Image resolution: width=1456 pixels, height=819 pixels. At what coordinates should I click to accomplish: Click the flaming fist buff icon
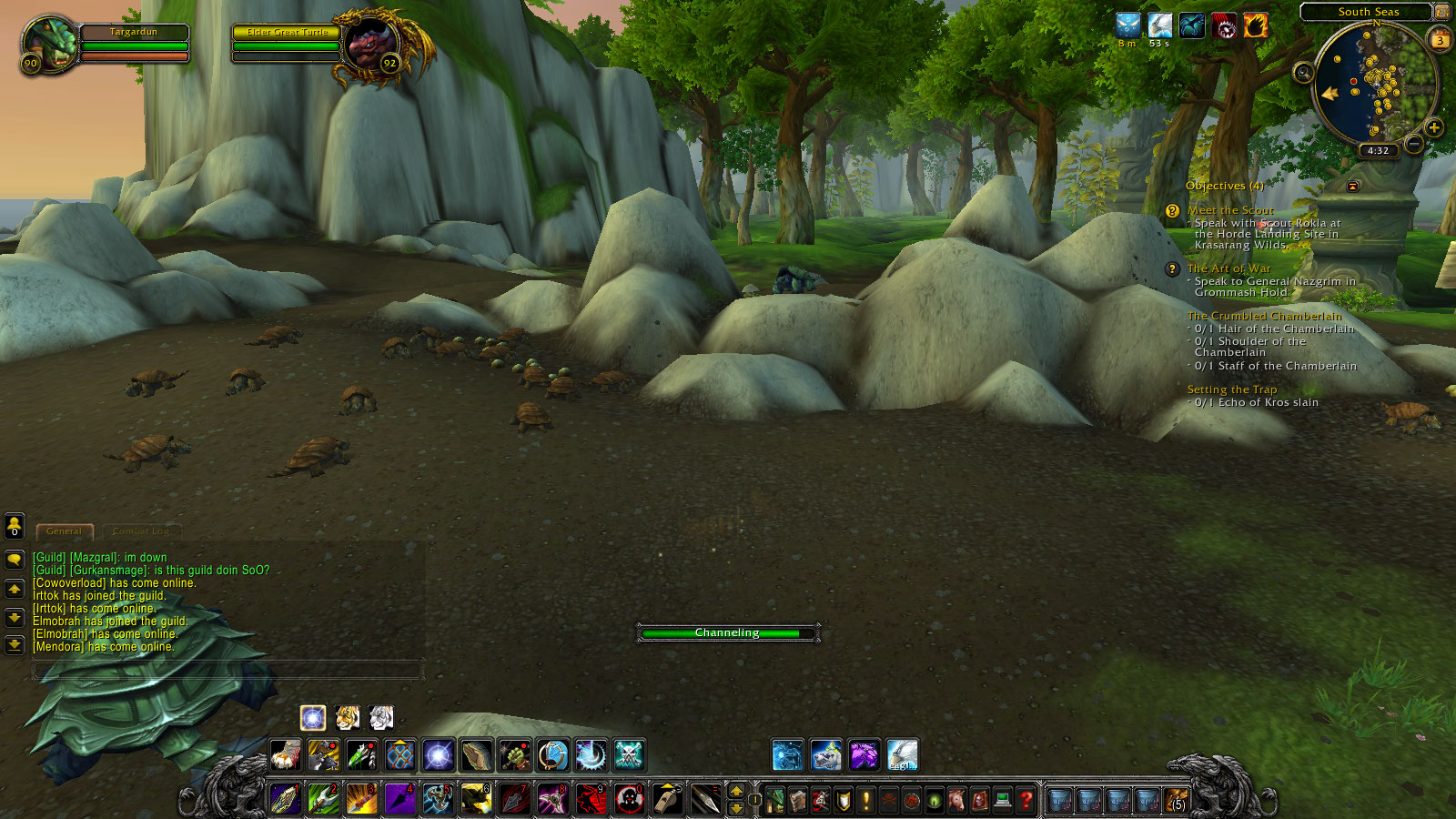(1256, 26)
